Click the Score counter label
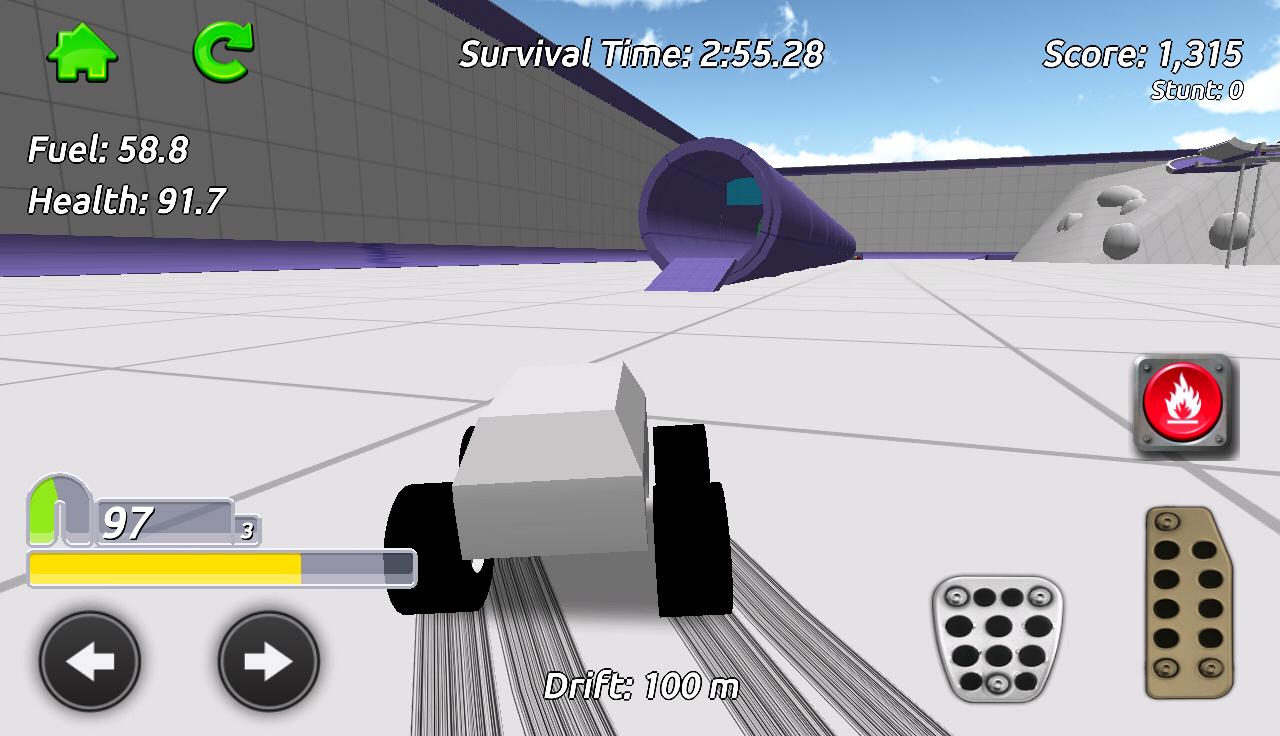 coord(1140,56)
